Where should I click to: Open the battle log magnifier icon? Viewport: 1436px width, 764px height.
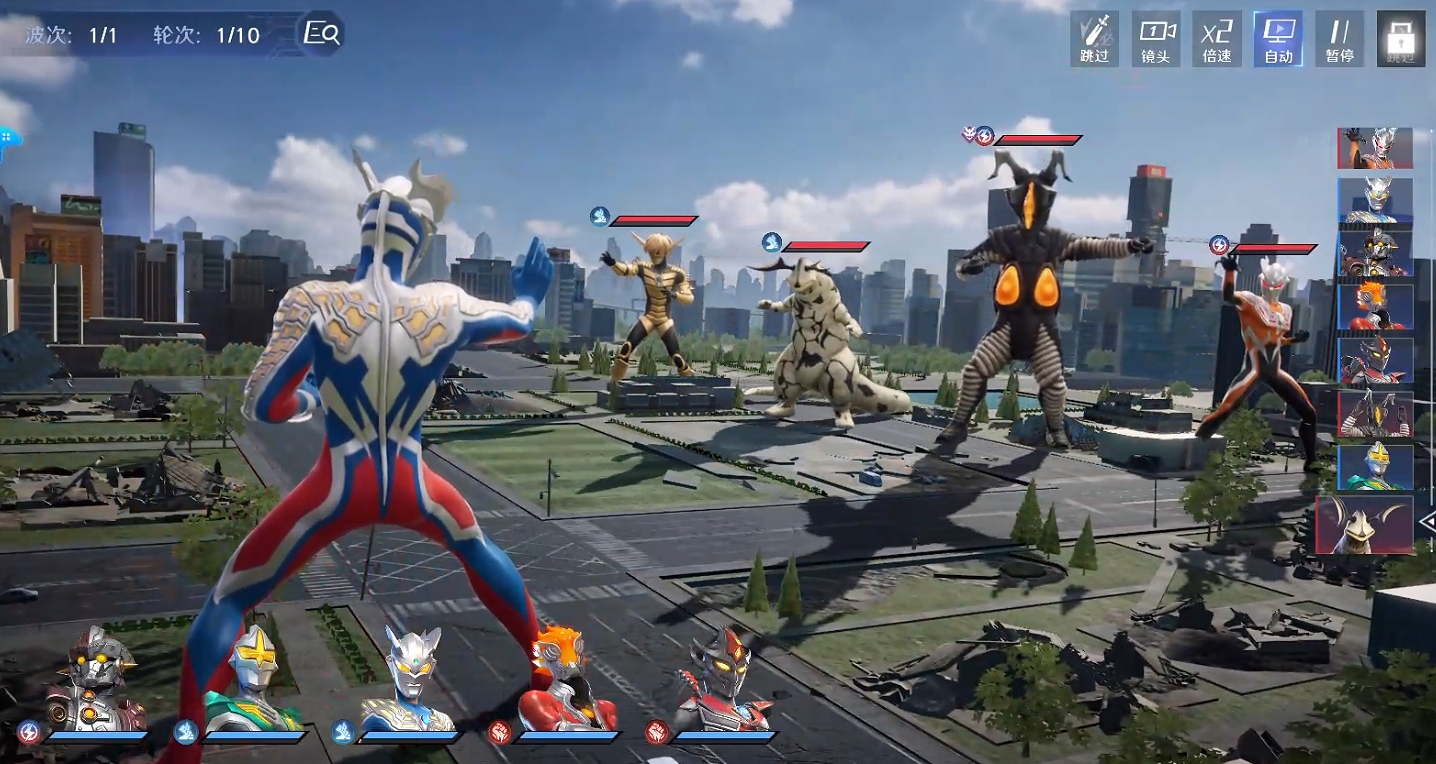322,34
